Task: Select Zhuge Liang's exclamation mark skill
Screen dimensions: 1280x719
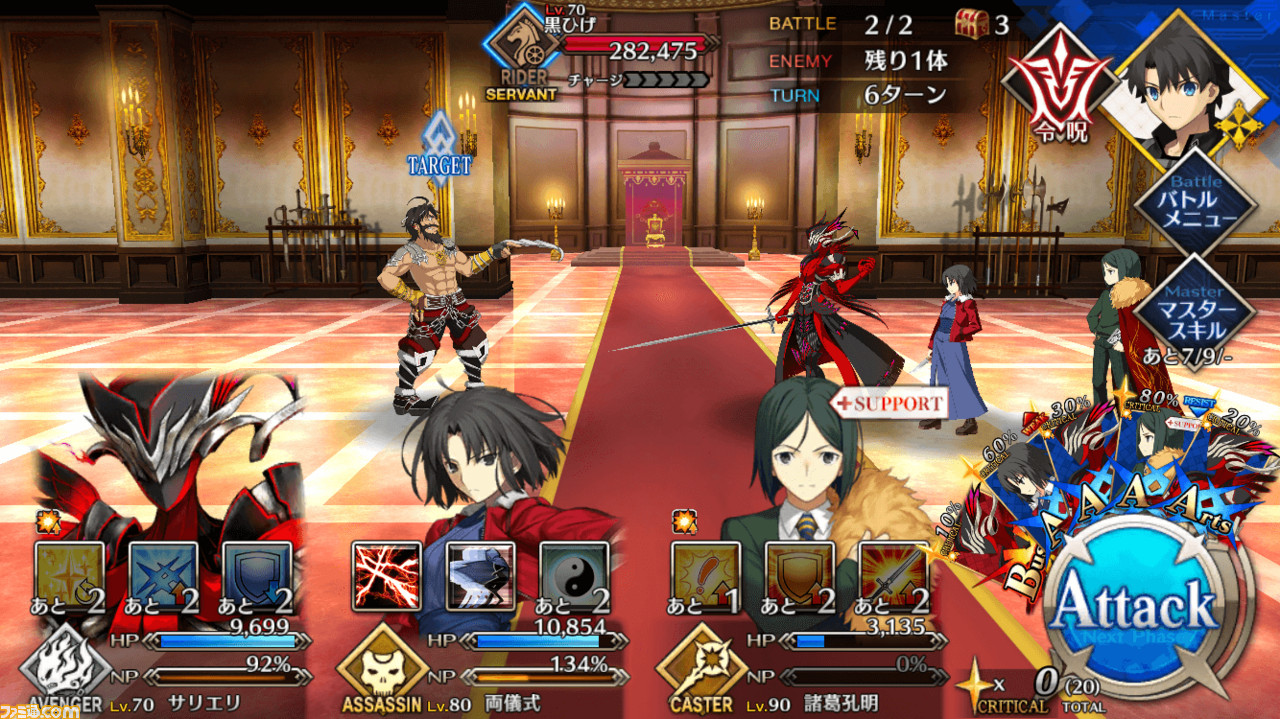Action: [706, 576]
